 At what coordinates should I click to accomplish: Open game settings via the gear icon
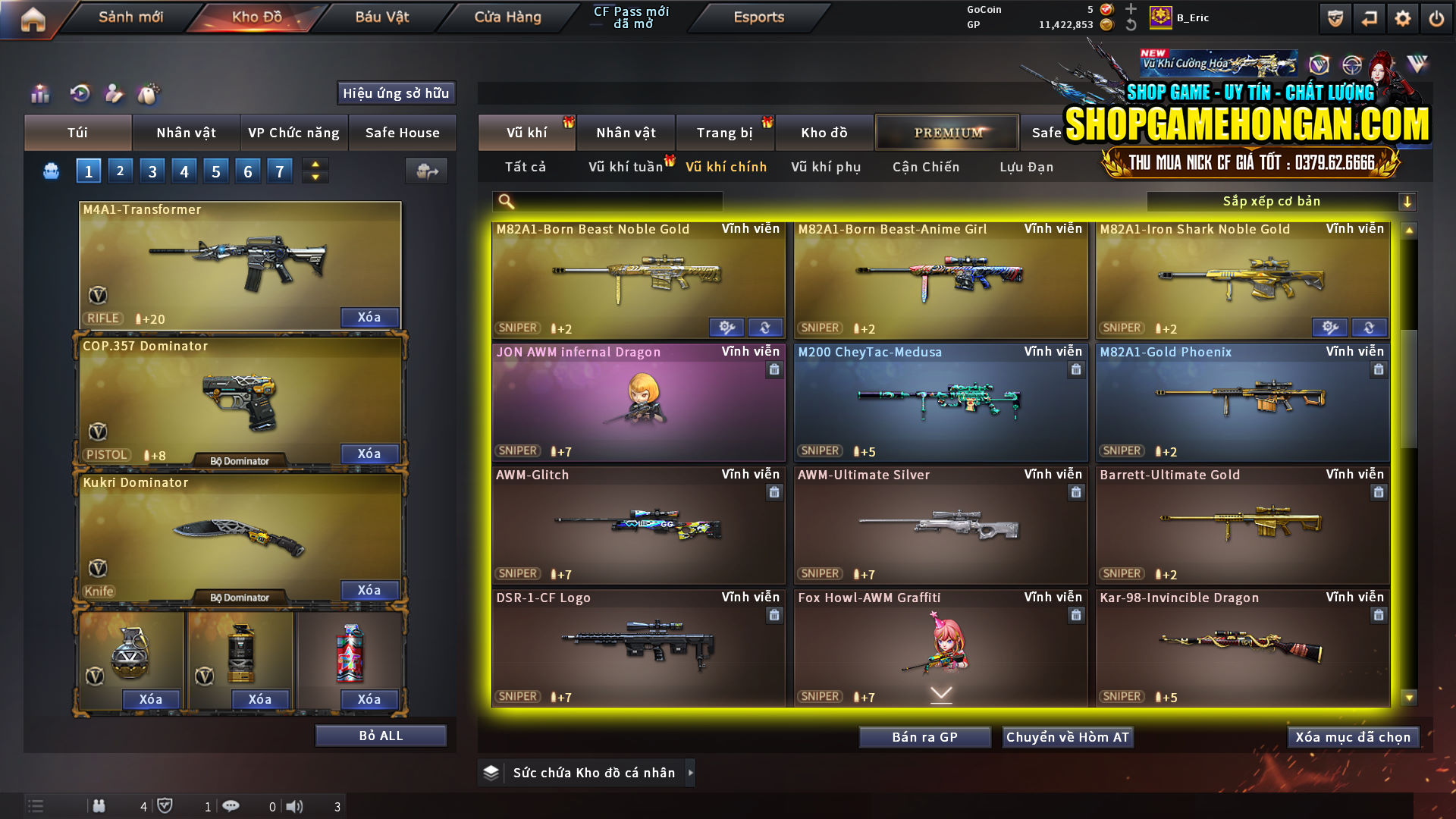point(1404,17)
